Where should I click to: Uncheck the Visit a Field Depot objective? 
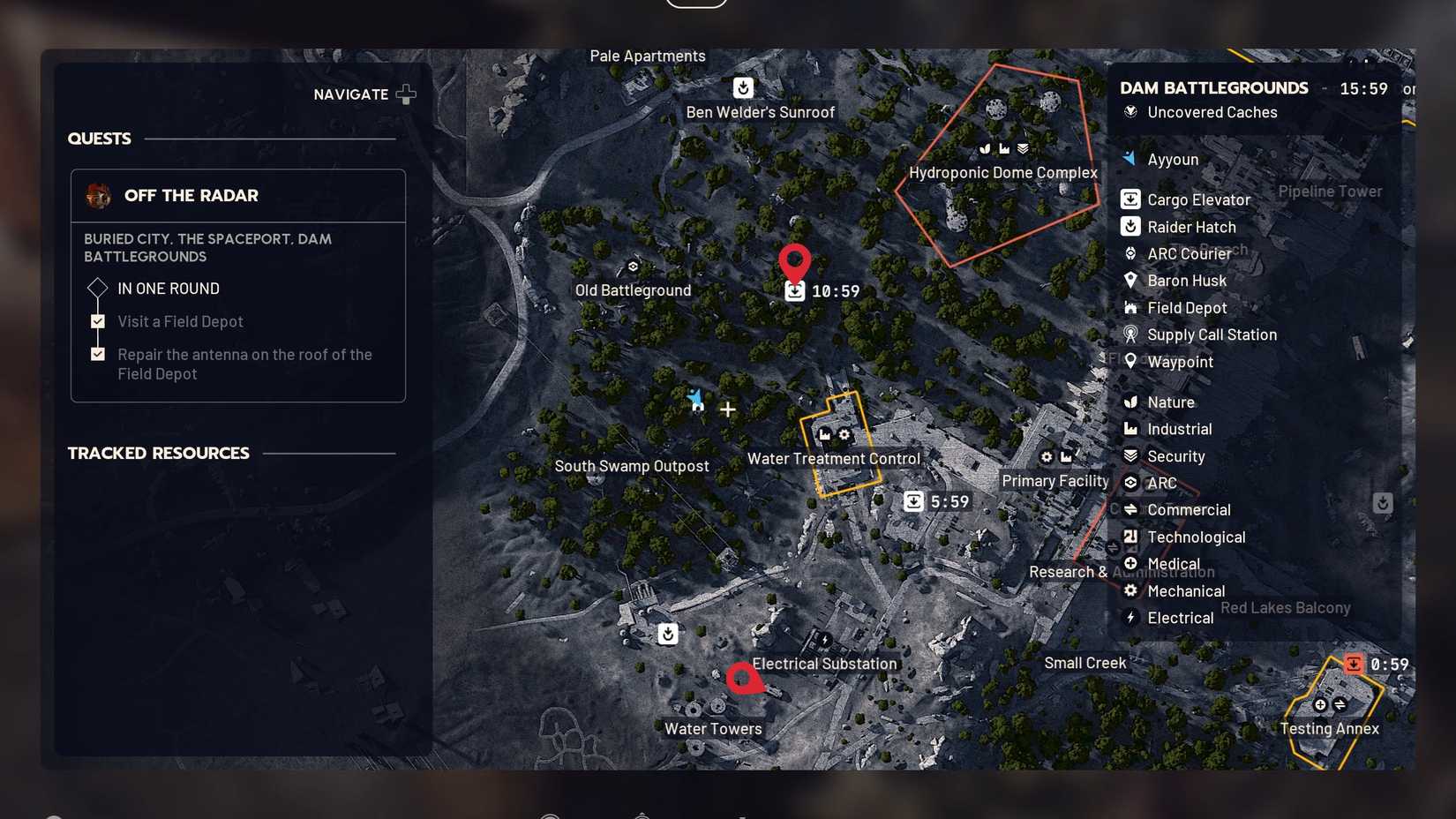97,320
